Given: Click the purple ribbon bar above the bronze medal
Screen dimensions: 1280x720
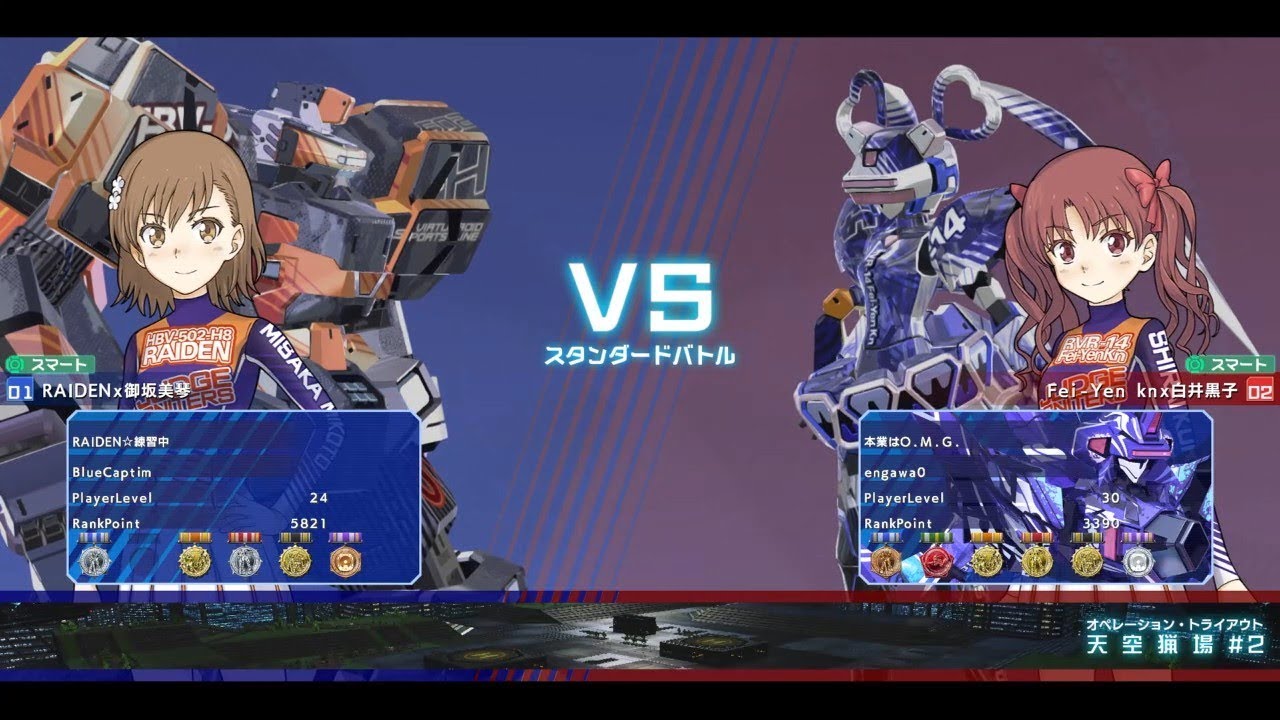Looking at the screenshot, I should click(x=347, y=537).
